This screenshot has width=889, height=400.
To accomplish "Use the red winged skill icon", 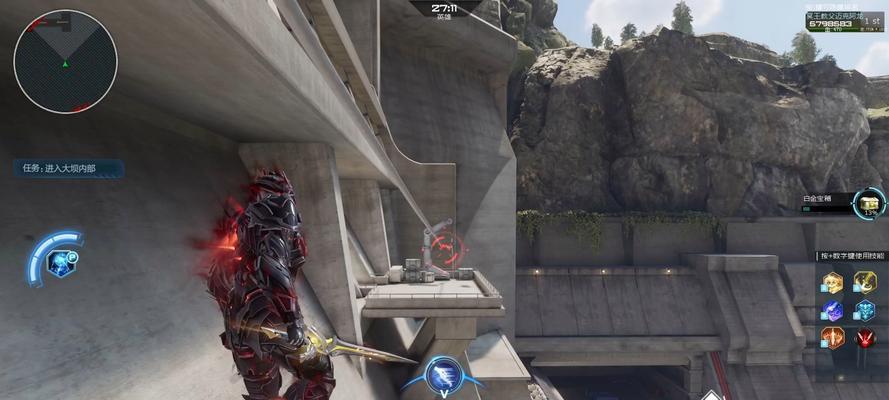I will pyautogui.click(x=865, y=337).
